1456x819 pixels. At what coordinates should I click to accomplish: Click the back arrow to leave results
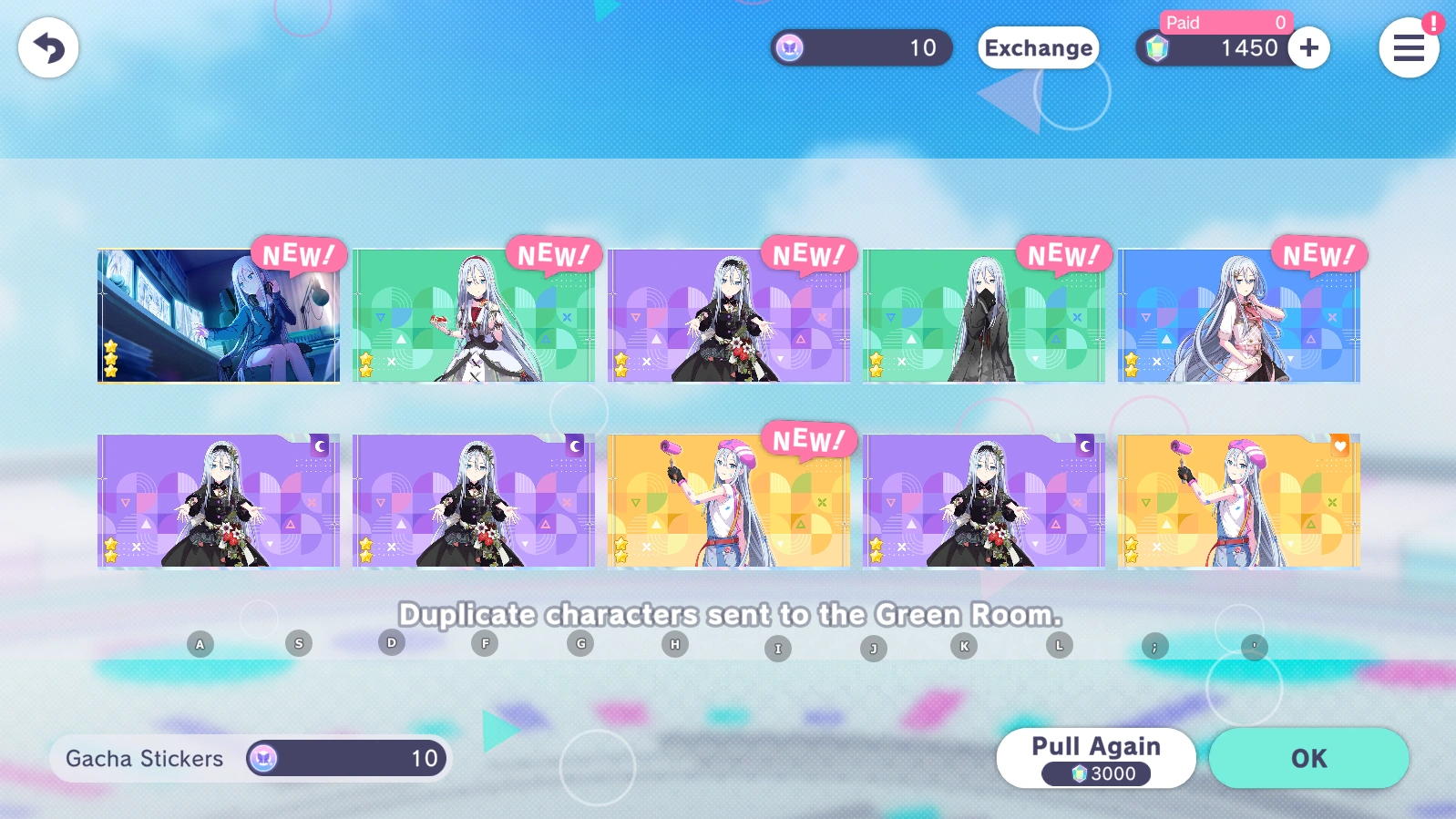46,47
